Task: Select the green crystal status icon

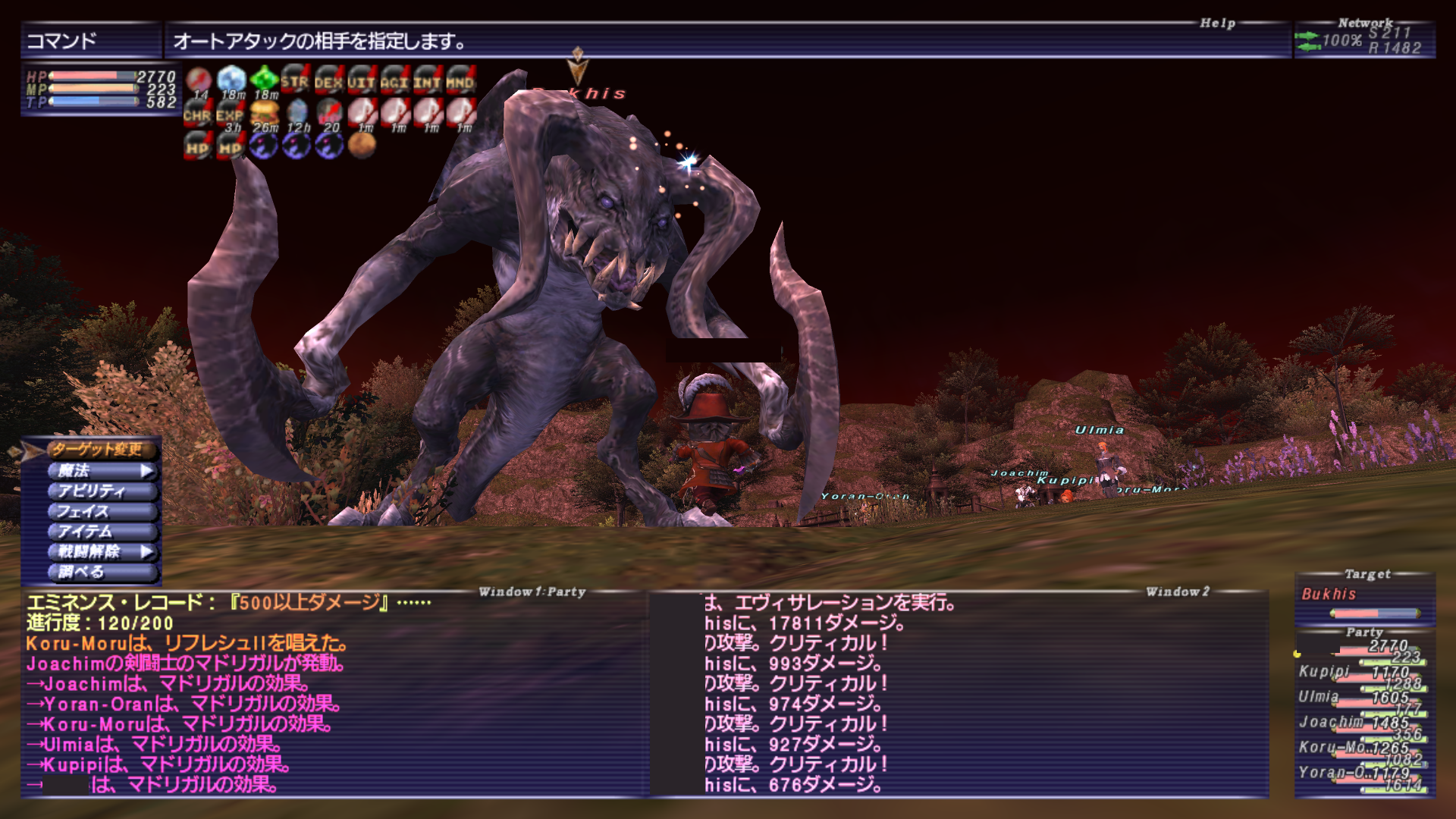Action: pyautogui.click(x=264, y=80)
